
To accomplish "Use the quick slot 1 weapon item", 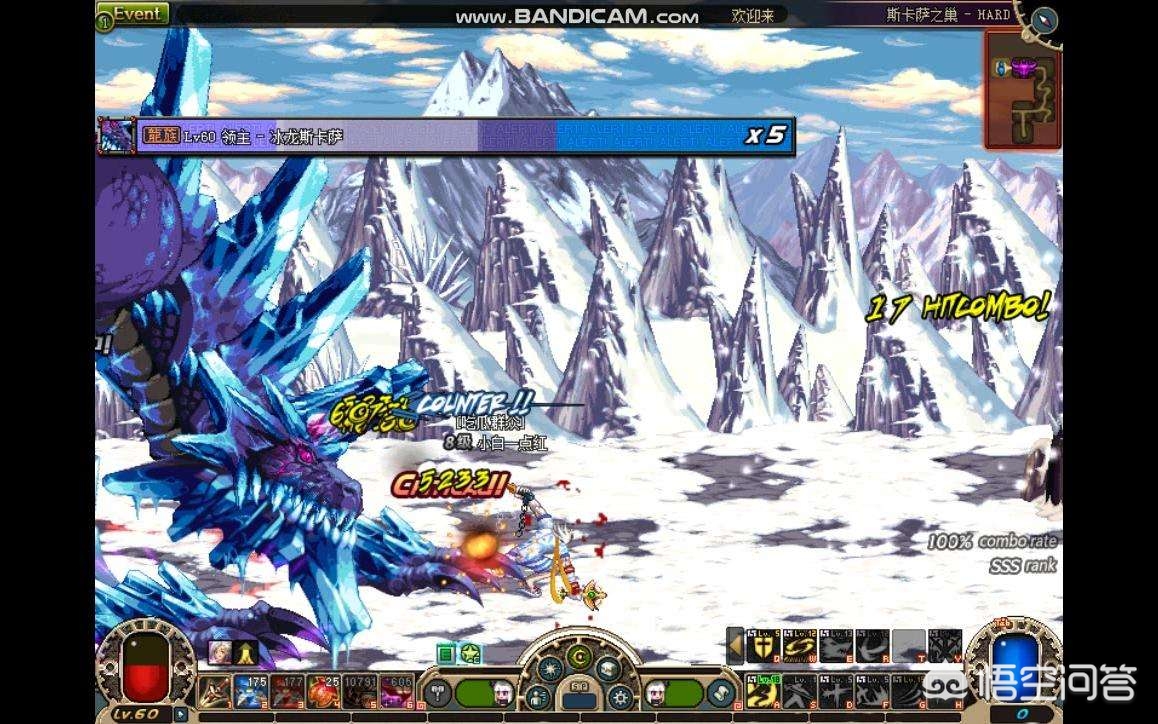I will [x=214, y=692].
